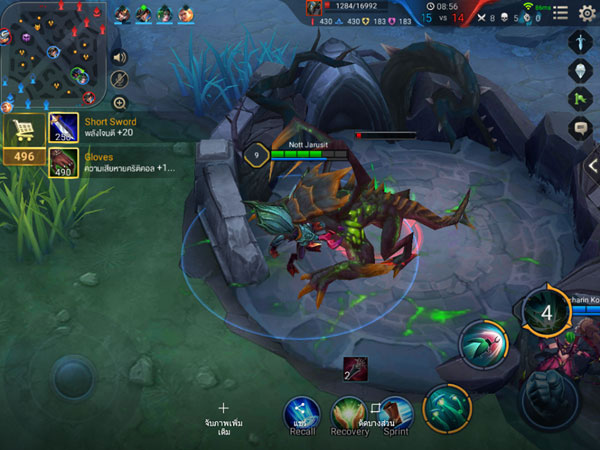Purchase the recommended Gloves item
600x450 pixels.
click(64, 164)
